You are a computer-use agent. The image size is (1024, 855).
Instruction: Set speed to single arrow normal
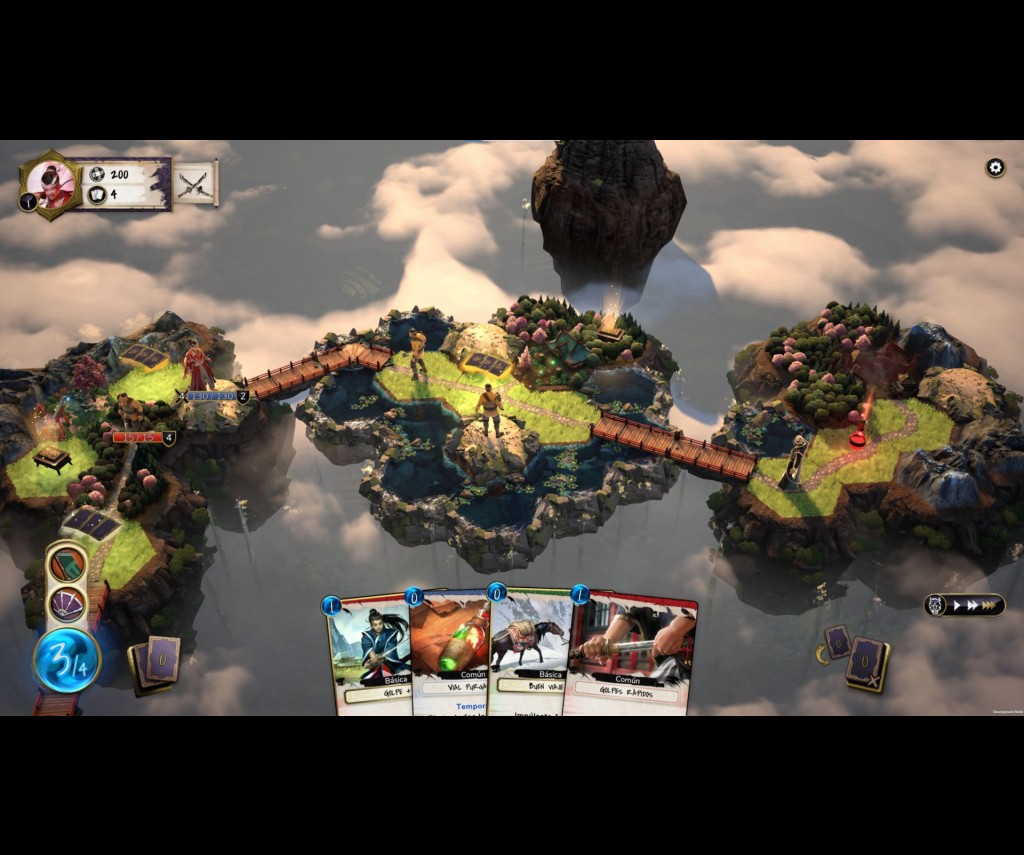tap(957, 605)
